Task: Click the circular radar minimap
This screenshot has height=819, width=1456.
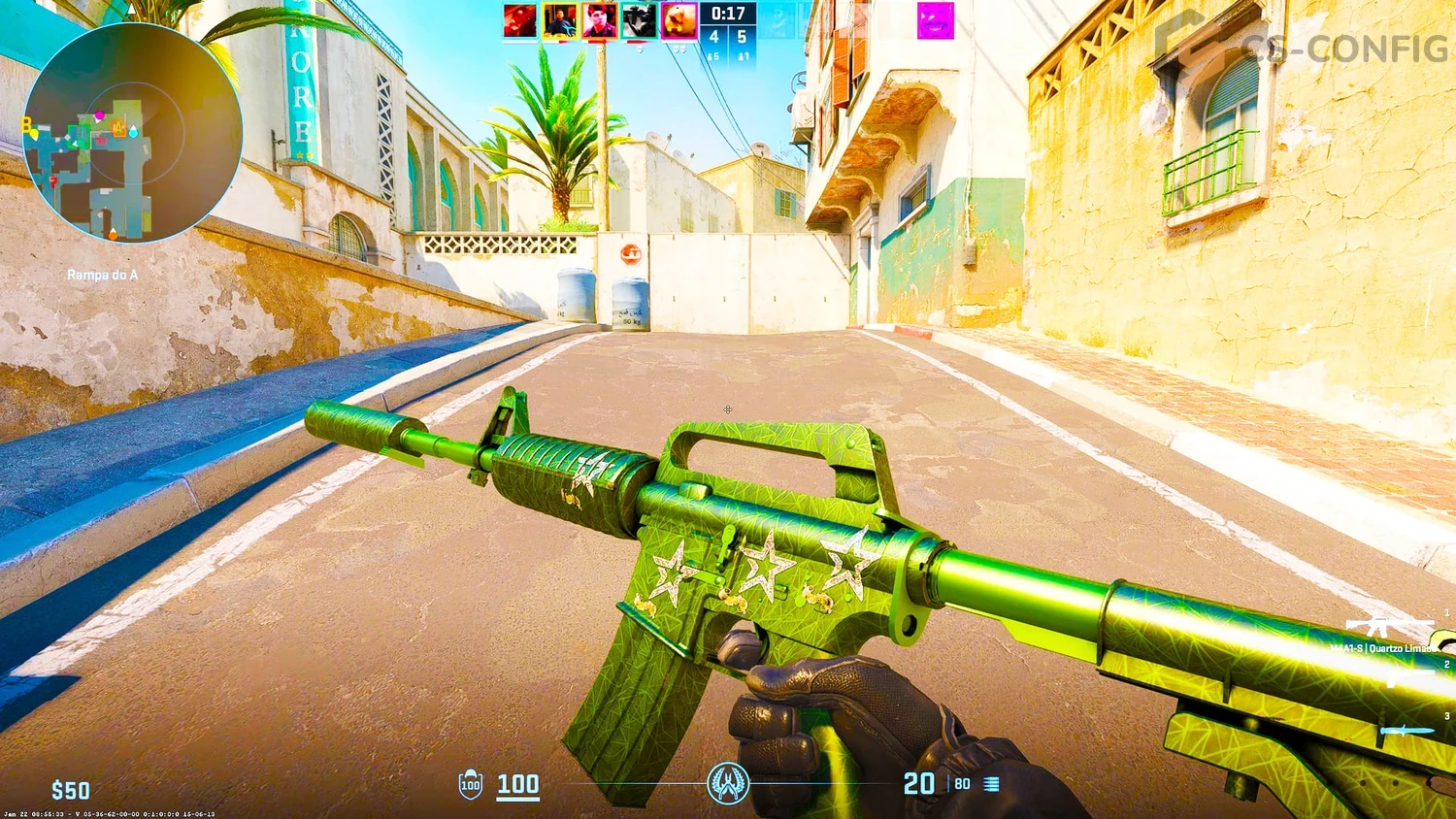Action: coord(131,133)
